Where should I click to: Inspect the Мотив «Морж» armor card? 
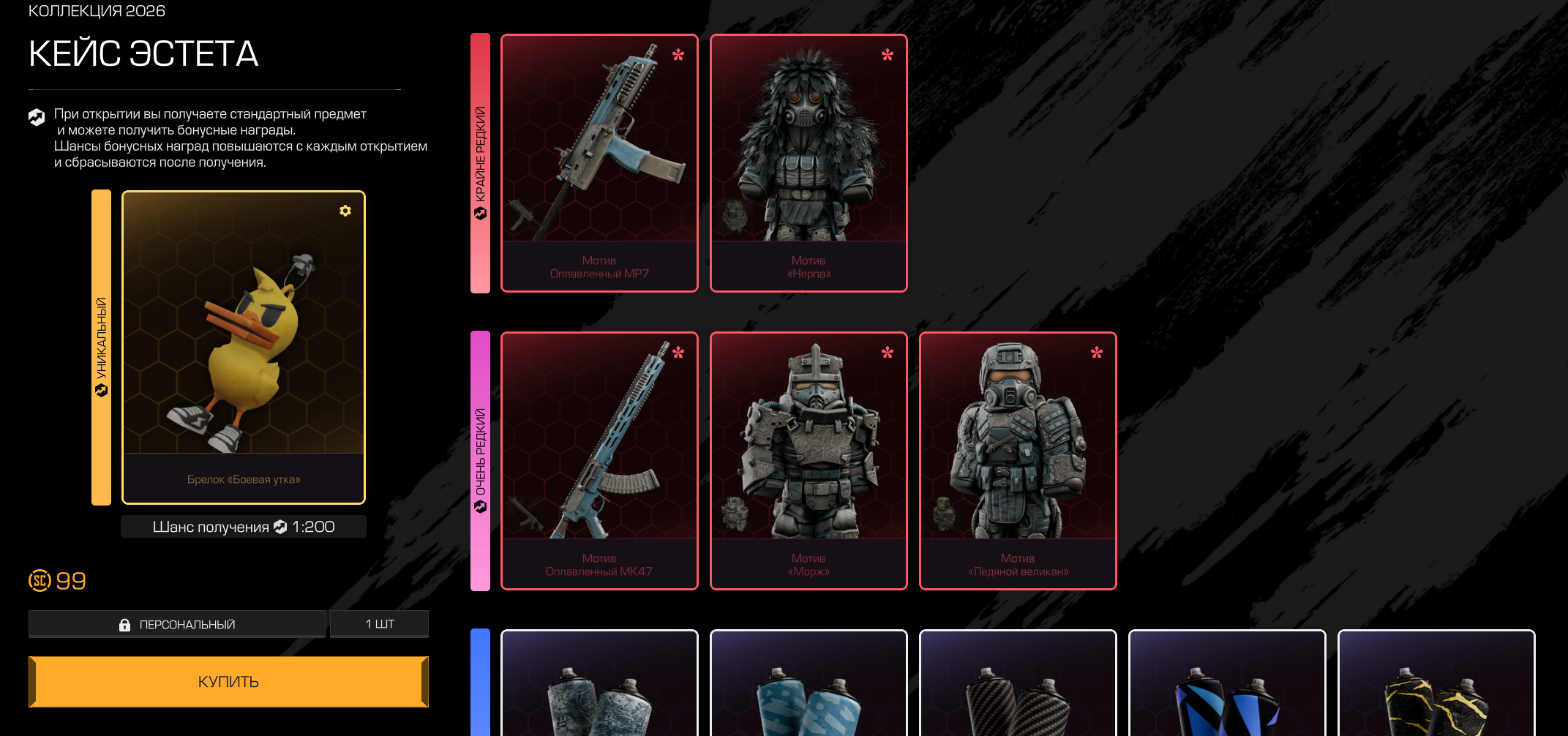click(809, 461)
